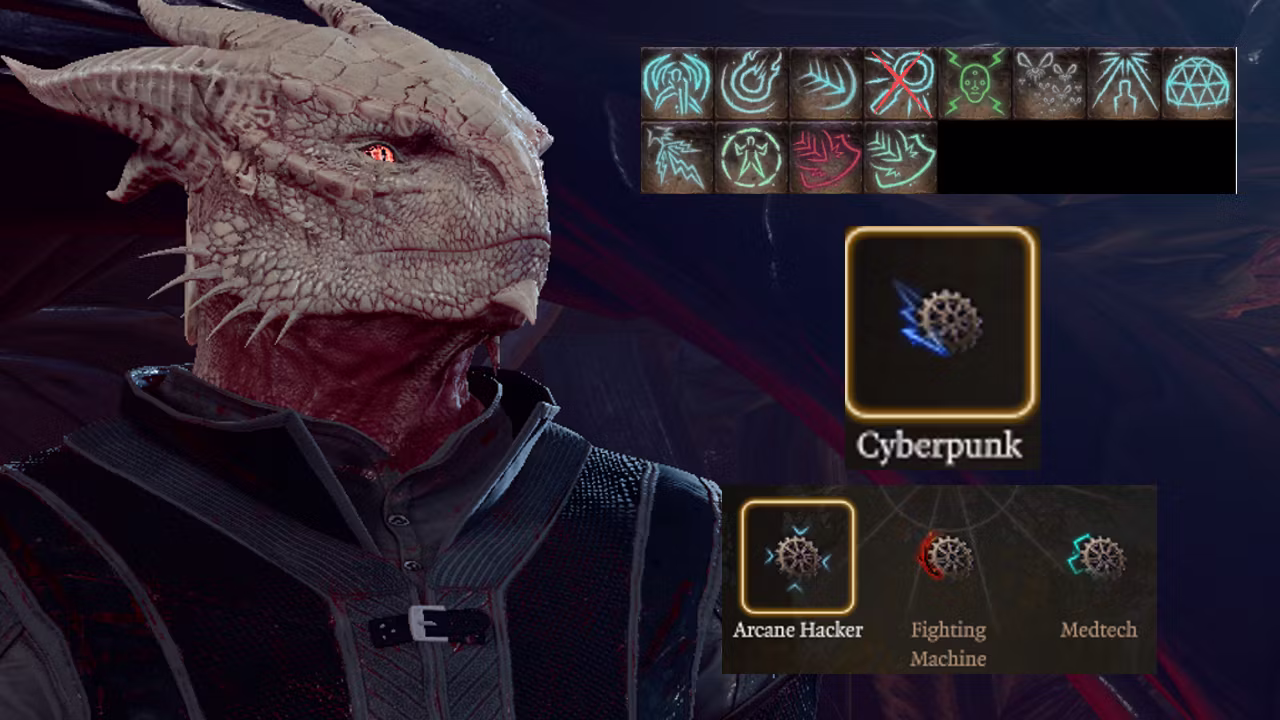This screenshot has height=720, width=1280.
Task: Choose the green shield spell icon
Action: 900,157
